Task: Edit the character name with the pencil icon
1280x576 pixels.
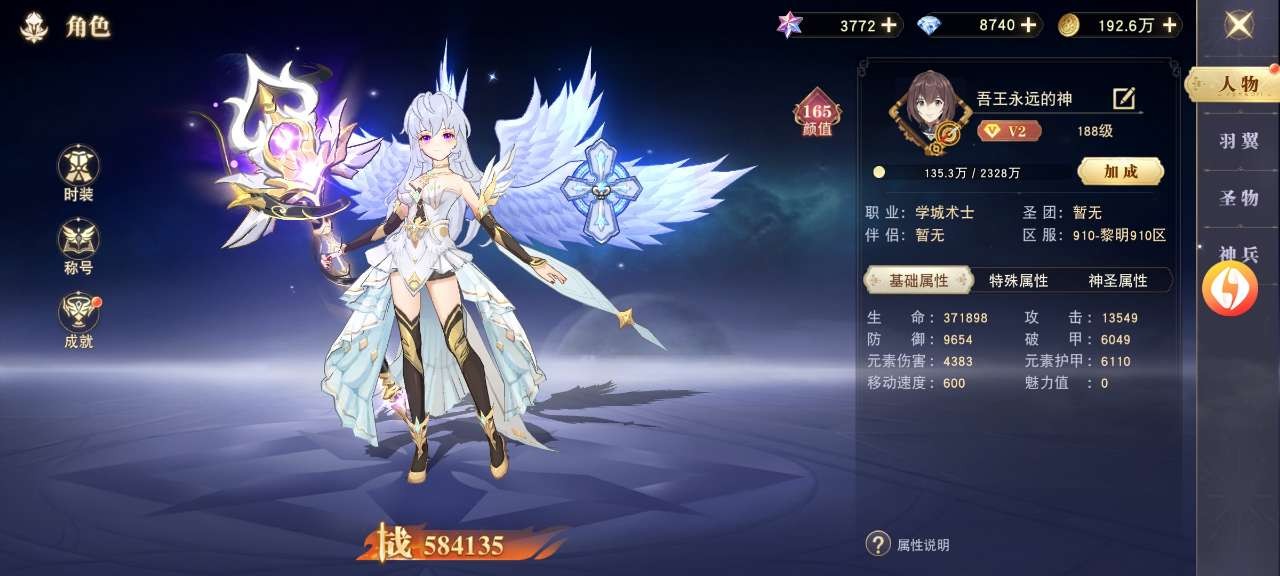Action: tap(1124, 98)
